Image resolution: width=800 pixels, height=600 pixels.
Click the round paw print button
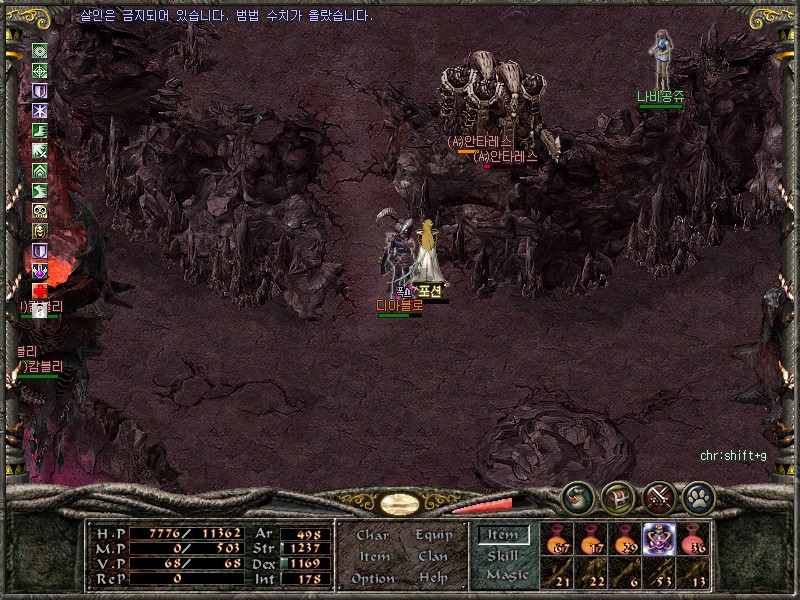(698, 495)
